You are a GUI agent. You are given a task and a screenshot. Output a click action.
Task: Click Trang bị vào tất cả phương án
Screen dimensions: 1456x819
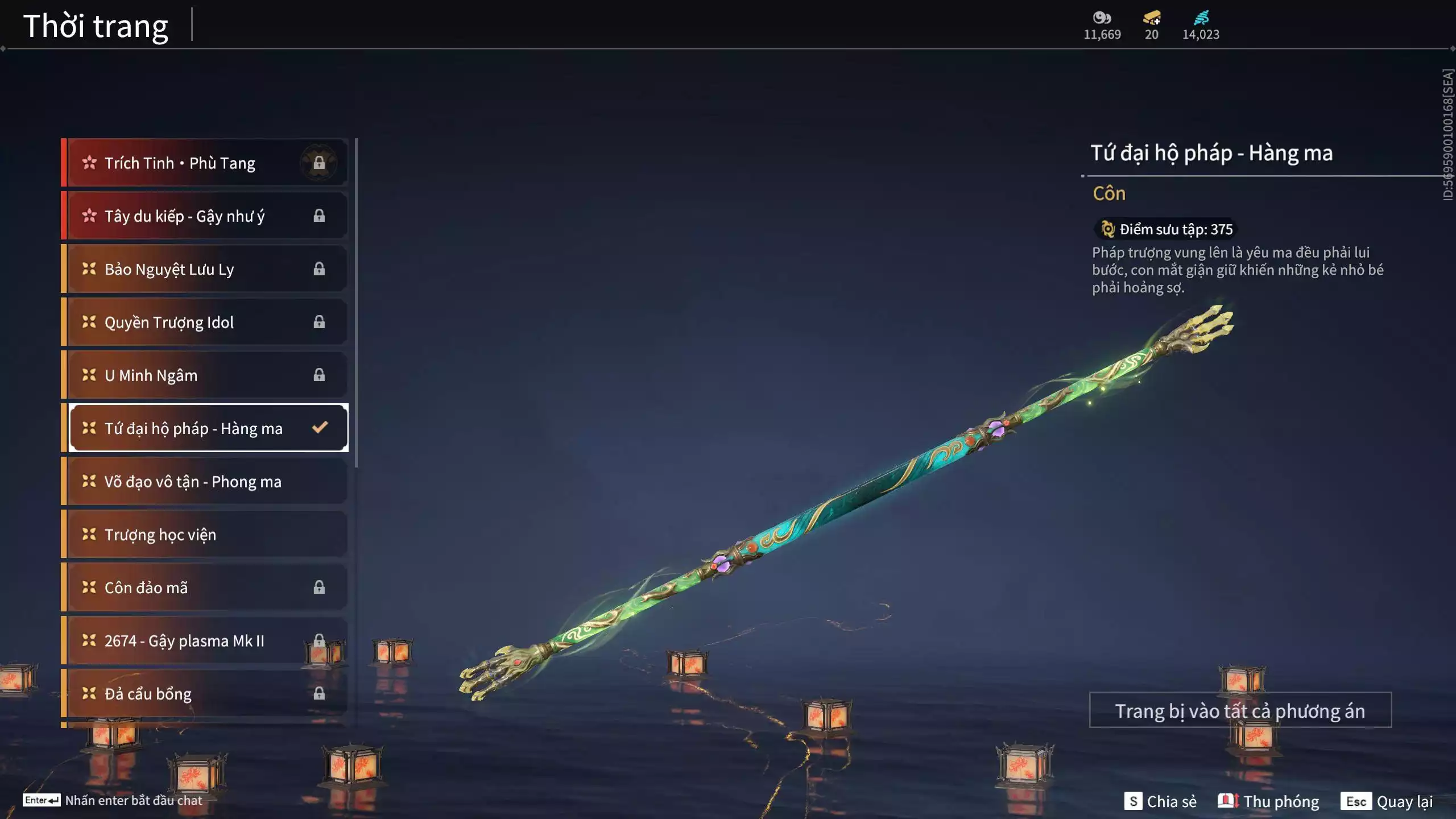pos(1240,710)
